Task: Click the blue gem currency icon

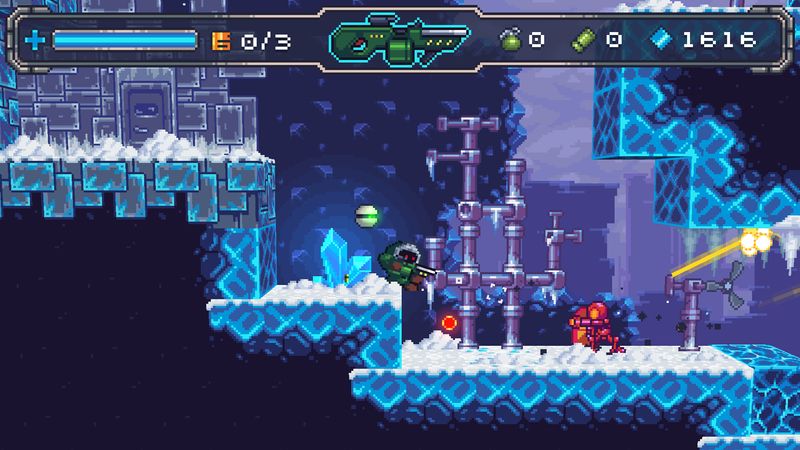Action: click(x=661, y=40)
